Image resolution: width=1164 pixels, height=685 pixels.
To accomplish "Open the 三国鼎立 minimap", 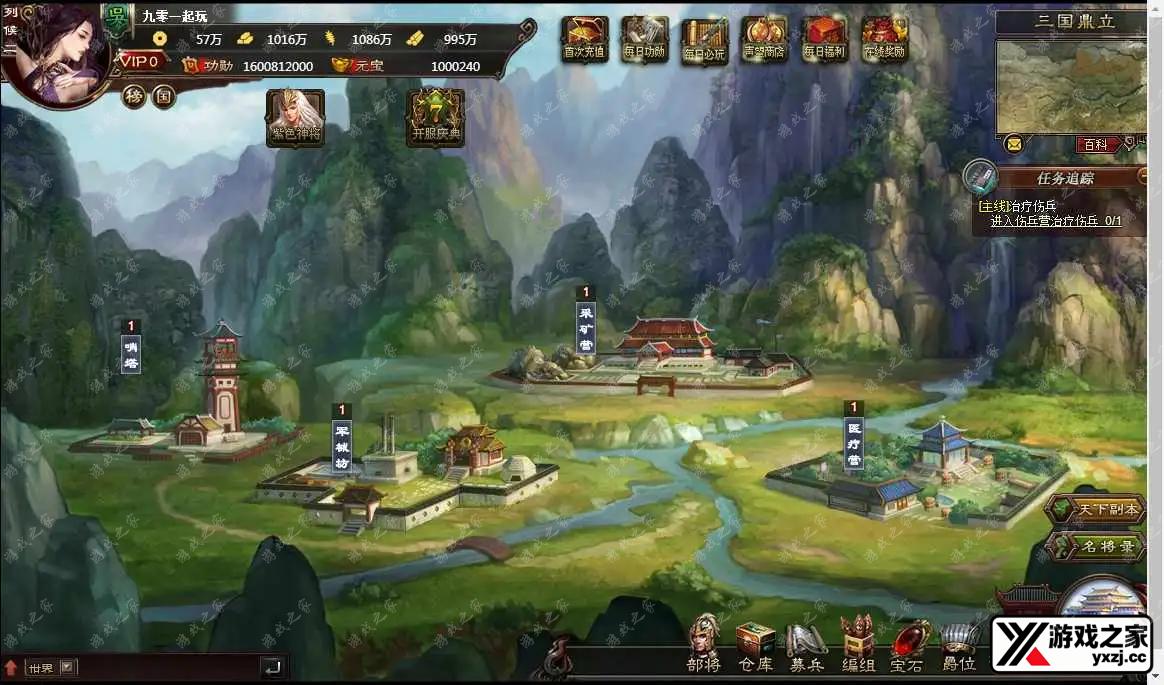I will pyautogui.click(x=1071, y=86).
